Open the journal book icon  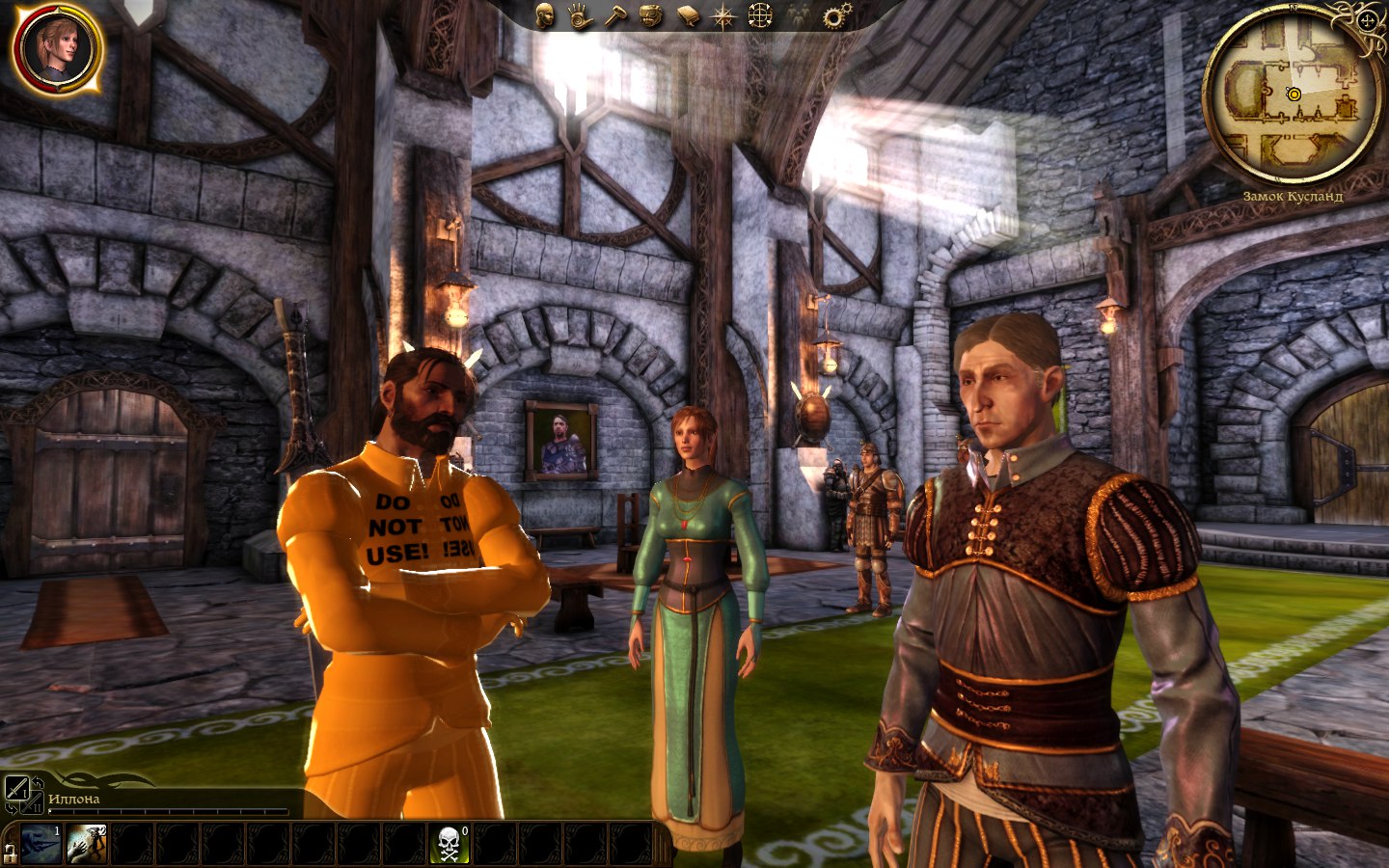(688, 15)
